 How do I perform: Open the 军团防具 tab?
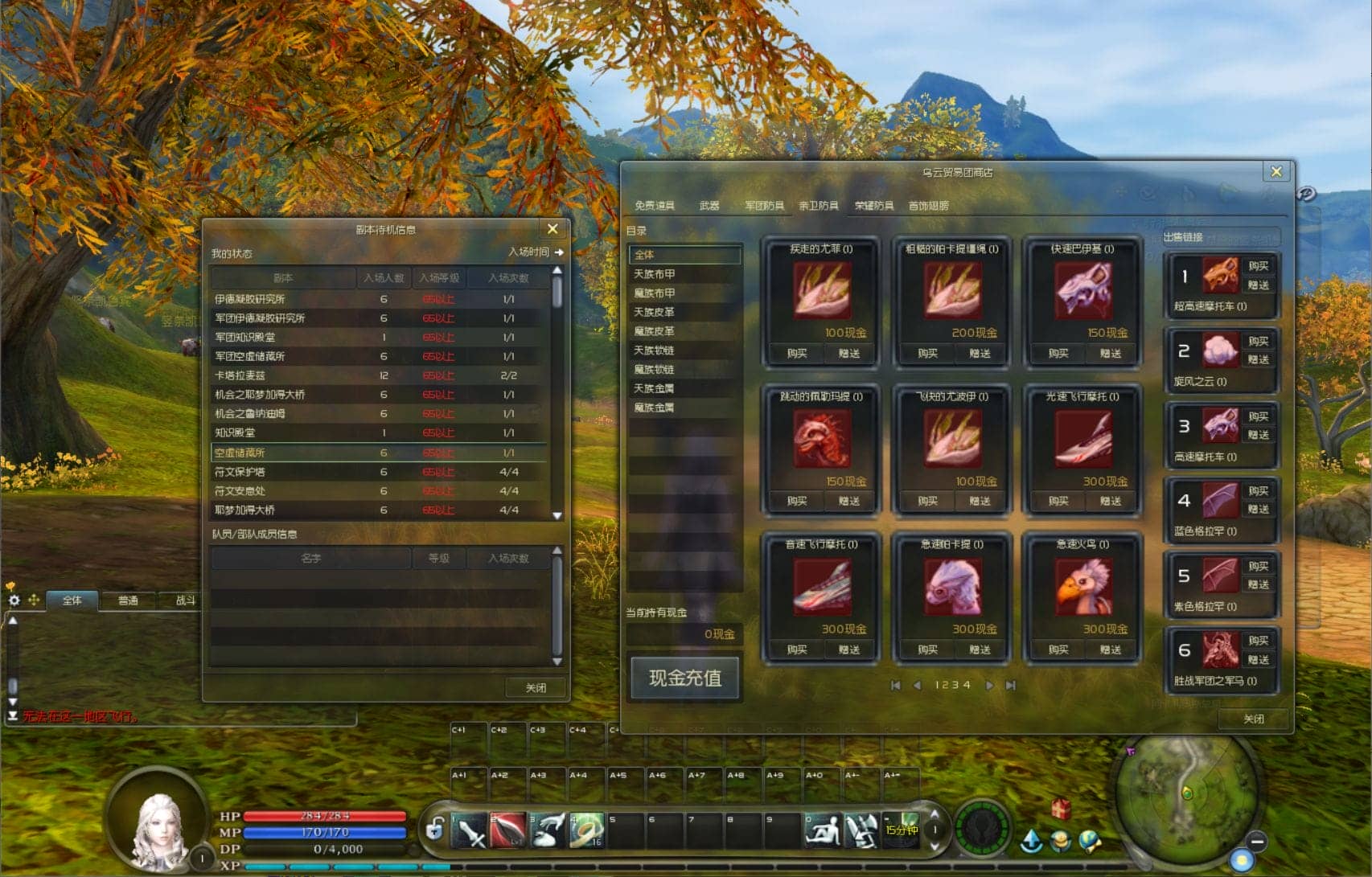tap(763, 206)
